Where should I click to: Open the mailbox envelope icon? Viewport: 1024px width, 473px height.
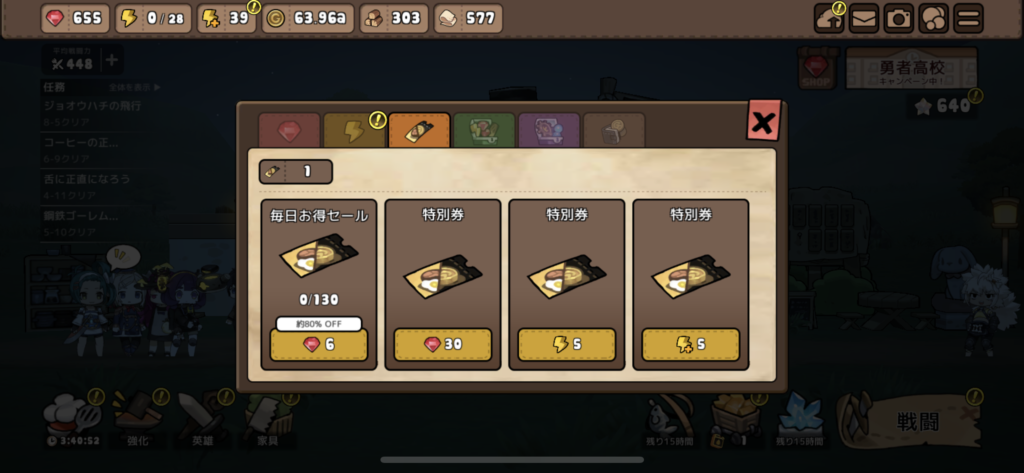pyautogui.click(x=864, y=18)
